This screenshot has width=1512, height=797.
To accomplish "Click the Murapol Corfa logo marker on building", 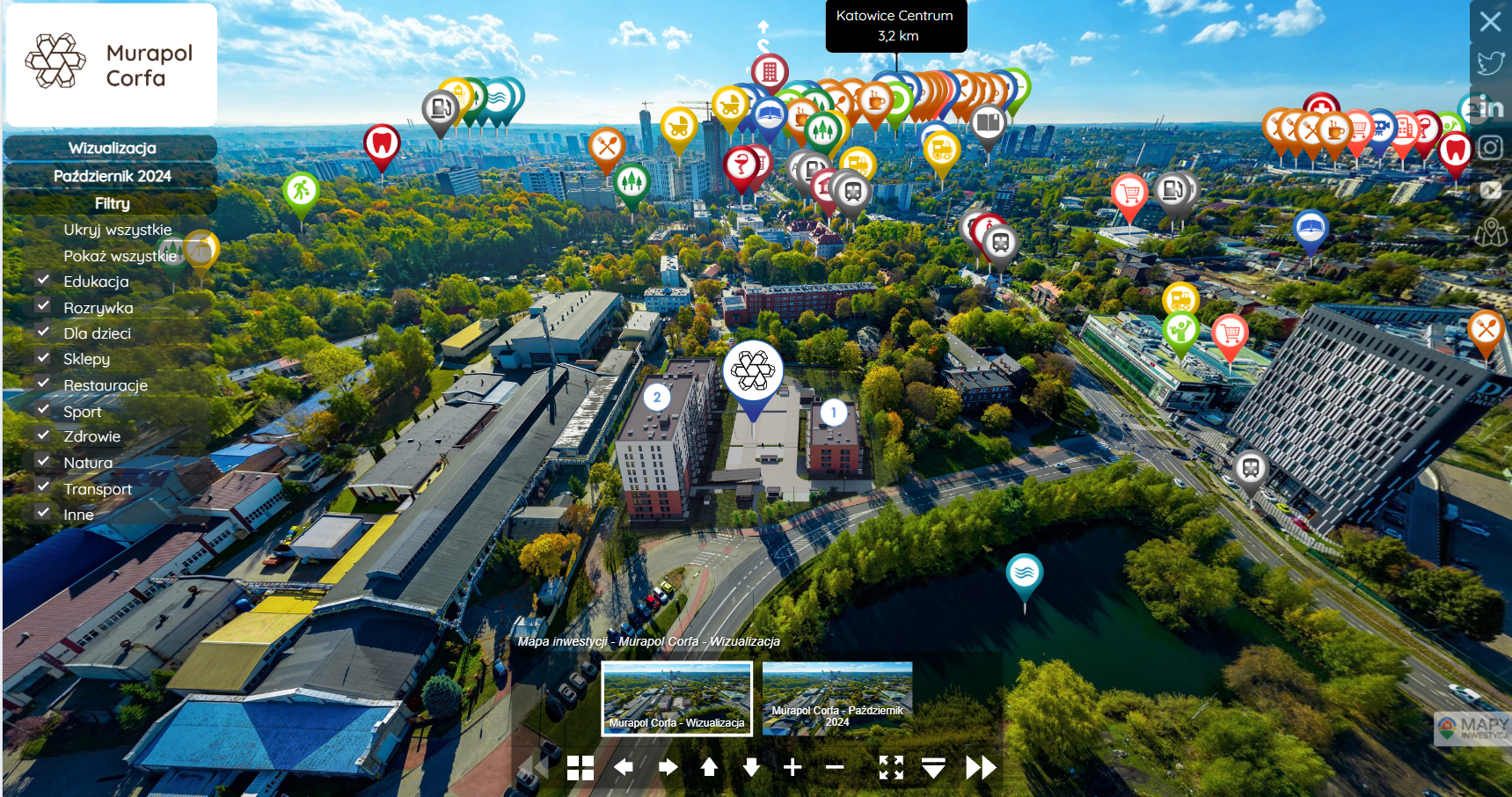I will [x=753, y=372].
